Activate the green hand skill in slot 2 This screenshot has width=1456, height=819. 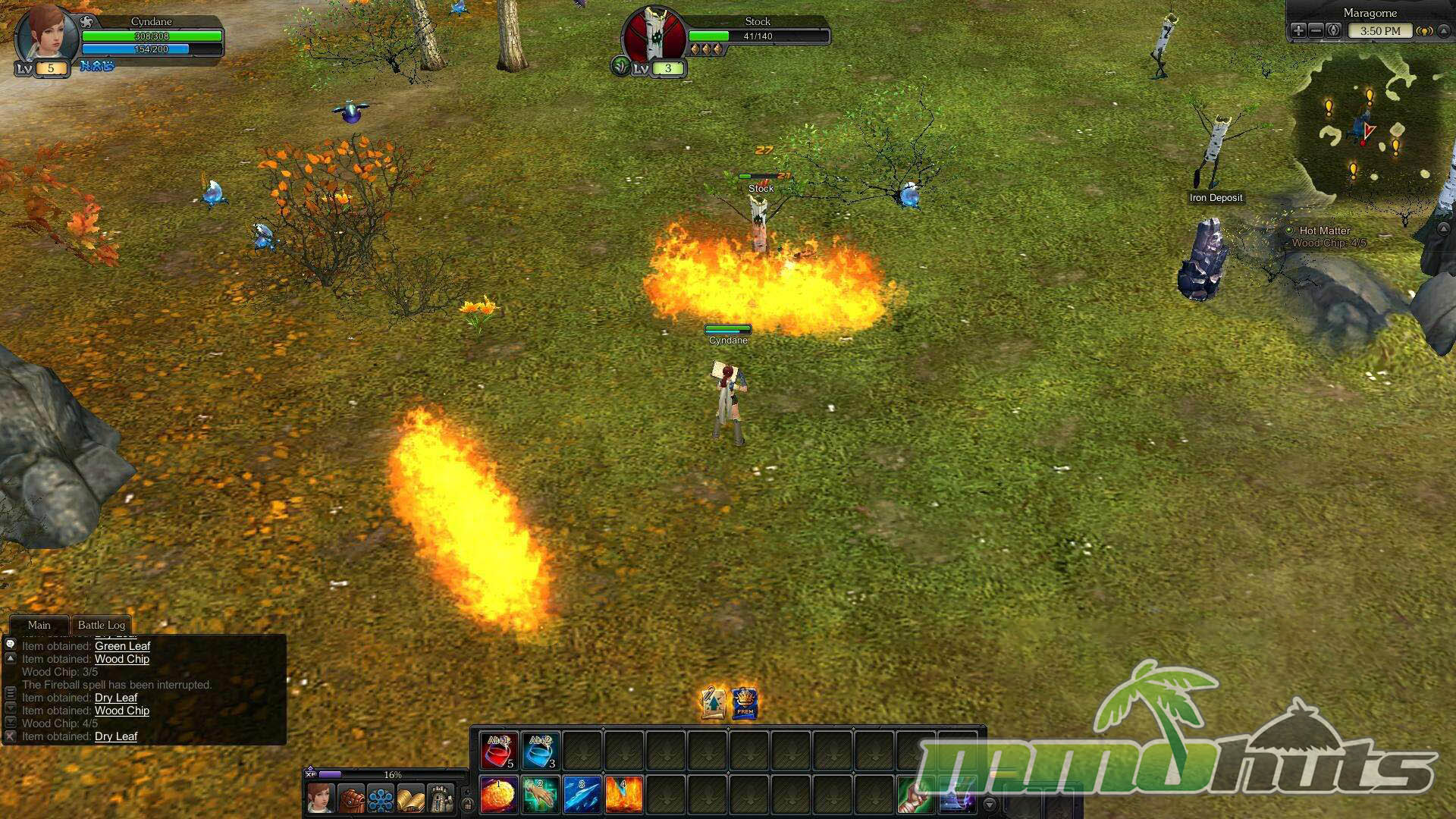tap(541, 795)
